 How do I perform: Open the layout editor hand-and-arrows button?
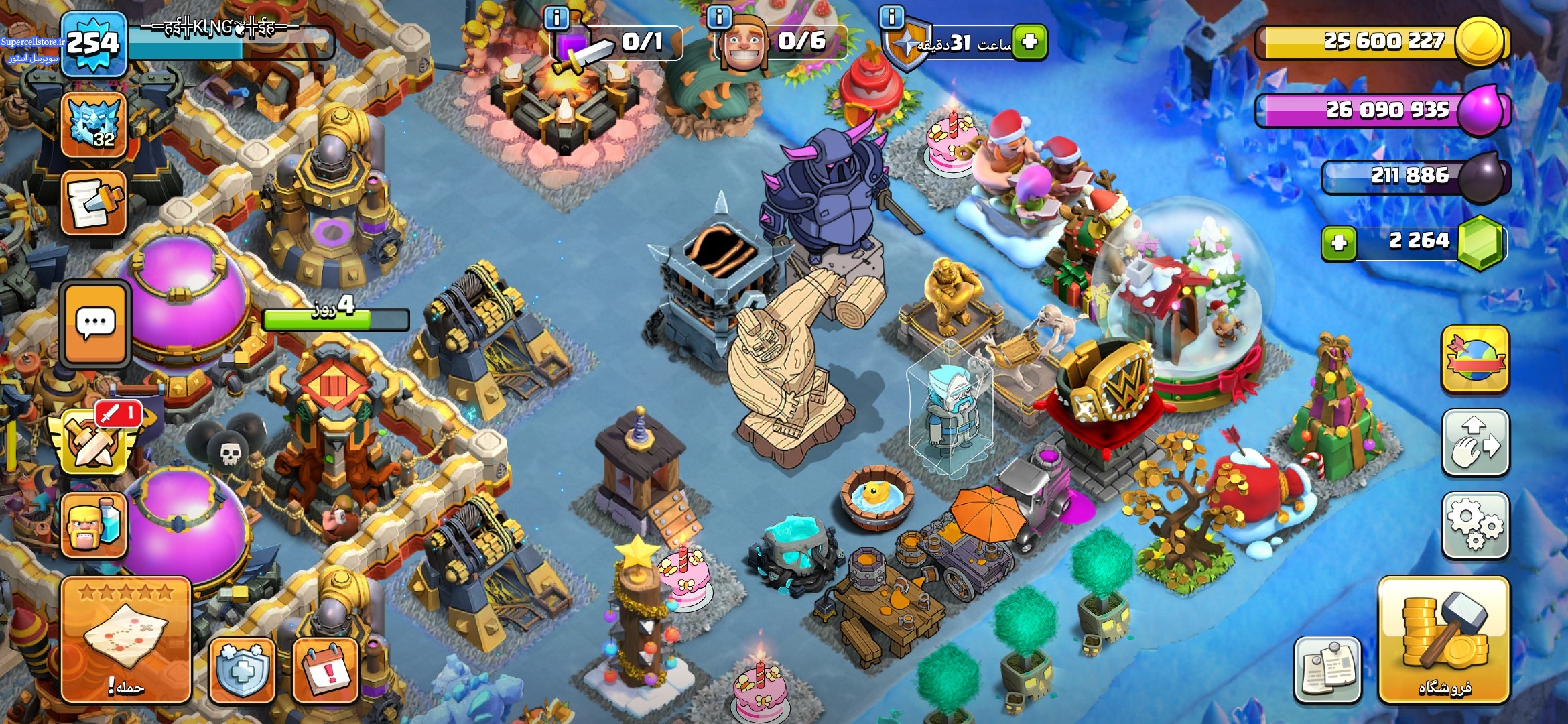pyautogui.click(x=1475, y=442)
